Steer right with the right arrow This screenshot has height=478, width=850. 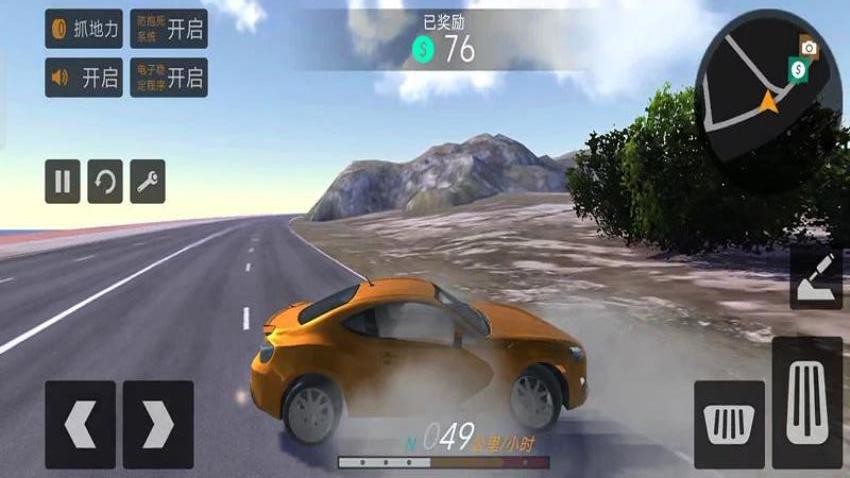click(158, 425)
